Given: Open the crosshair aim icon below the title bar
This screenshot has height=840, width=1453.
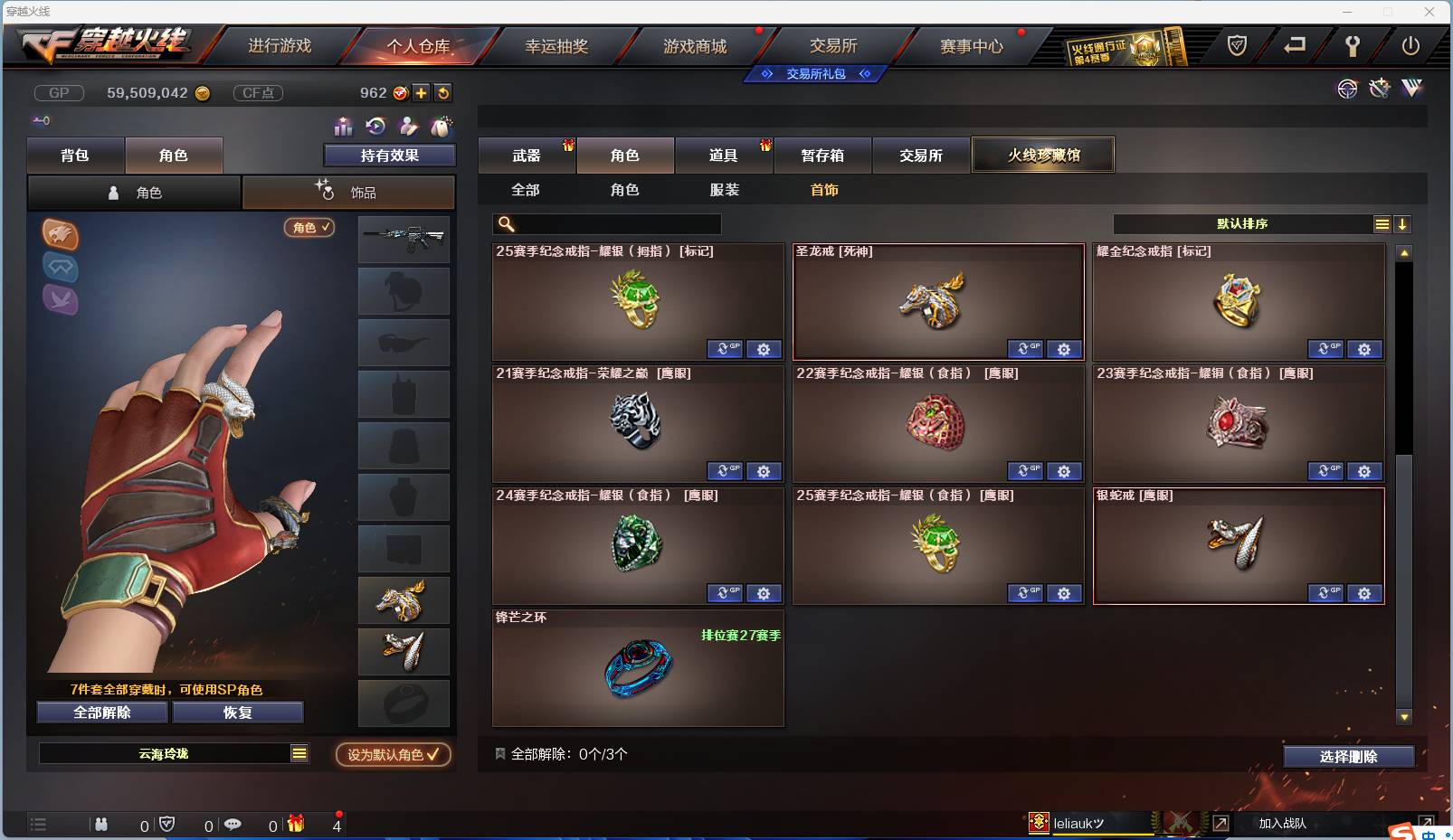Looking at the screenshot, I should coord(1347,89).
